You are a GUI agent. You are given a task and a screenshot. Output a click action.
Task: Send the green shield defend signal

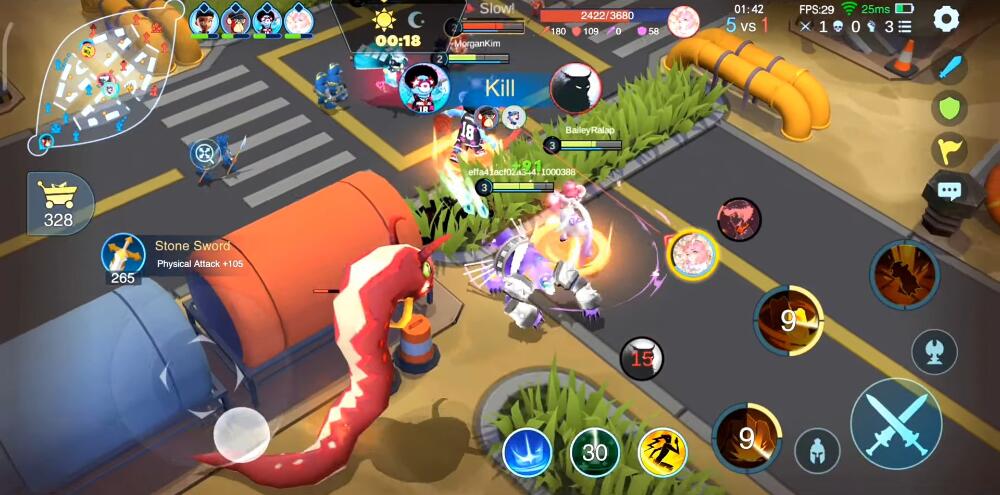[949, 108]
